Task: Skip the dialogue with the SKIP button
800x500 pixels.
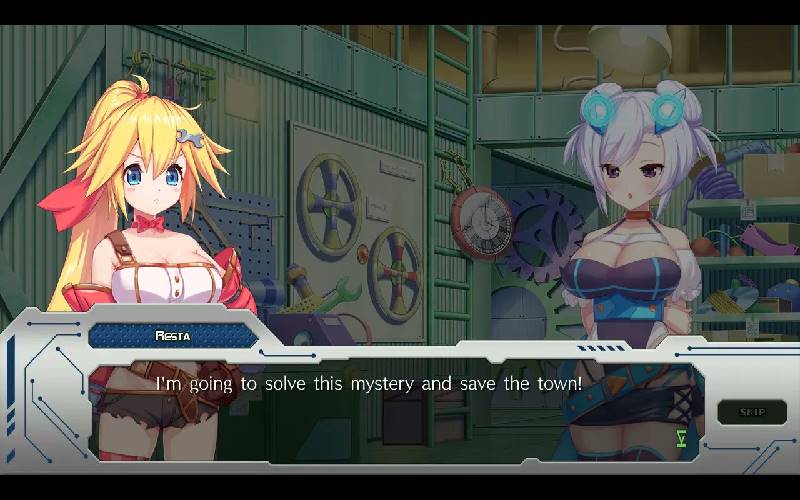Action: coord(751,412)
